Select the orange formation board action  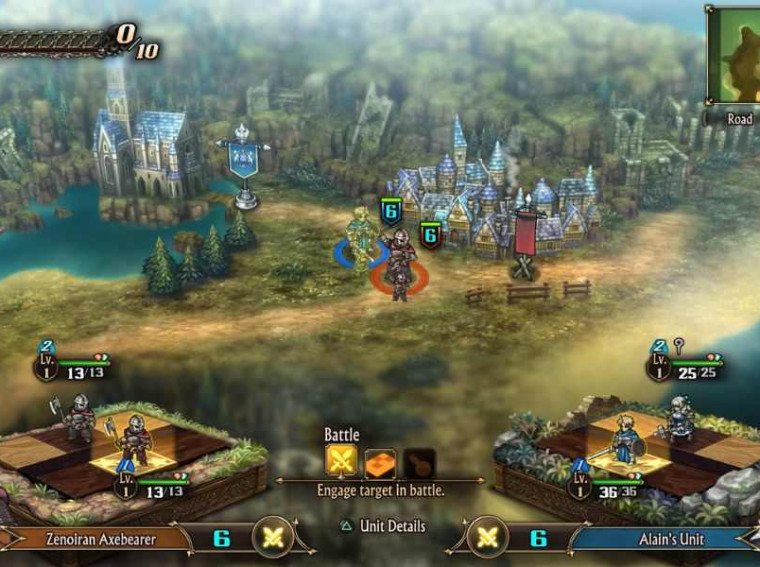coord(380,463)
